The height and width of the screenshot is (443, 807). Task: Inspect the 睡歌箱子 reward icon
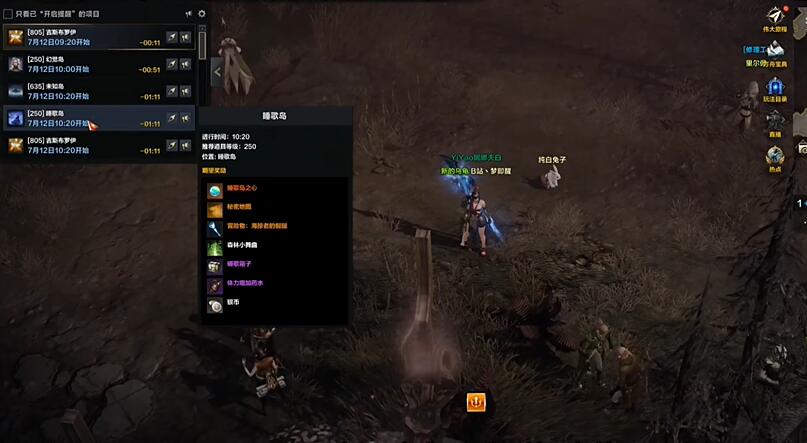point(214,267)
